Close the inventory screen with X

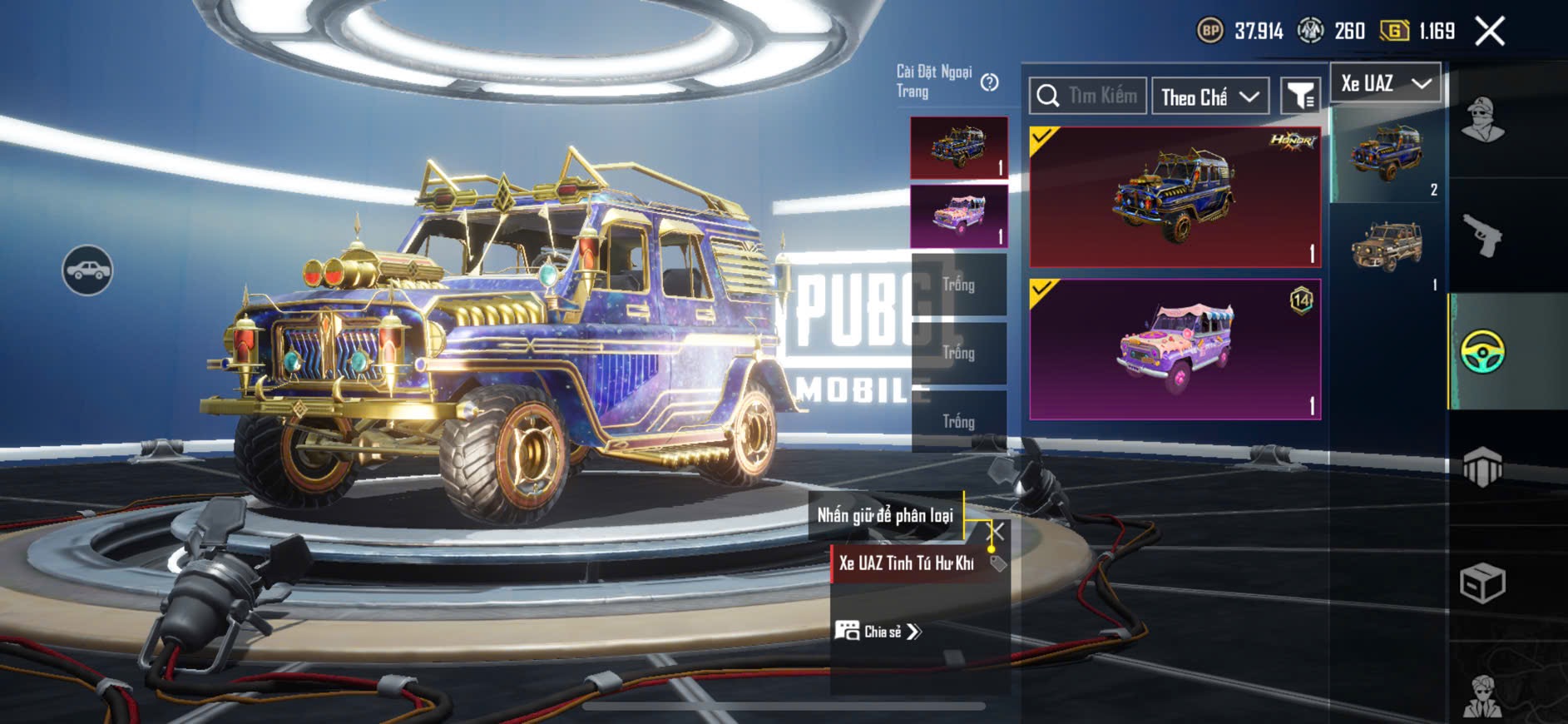click(1489, 32)
